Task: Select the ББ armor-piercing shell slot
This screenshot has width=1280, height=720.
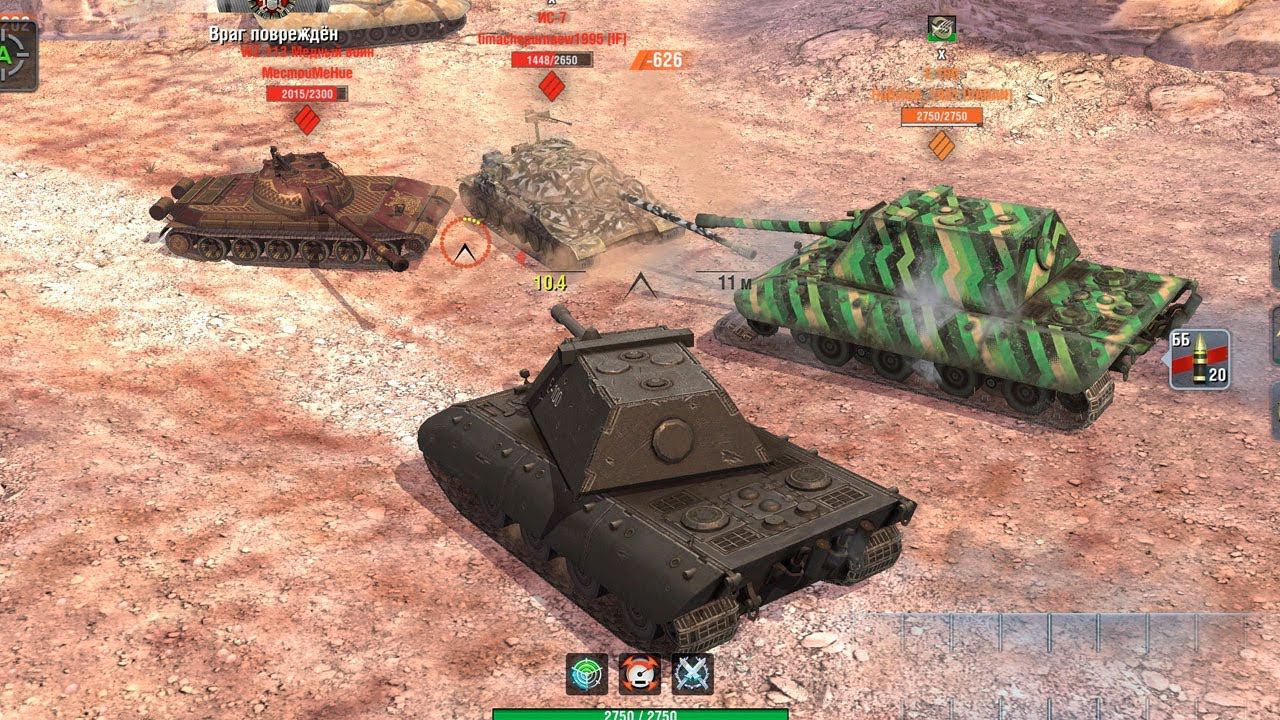Action: [1199, 359]
